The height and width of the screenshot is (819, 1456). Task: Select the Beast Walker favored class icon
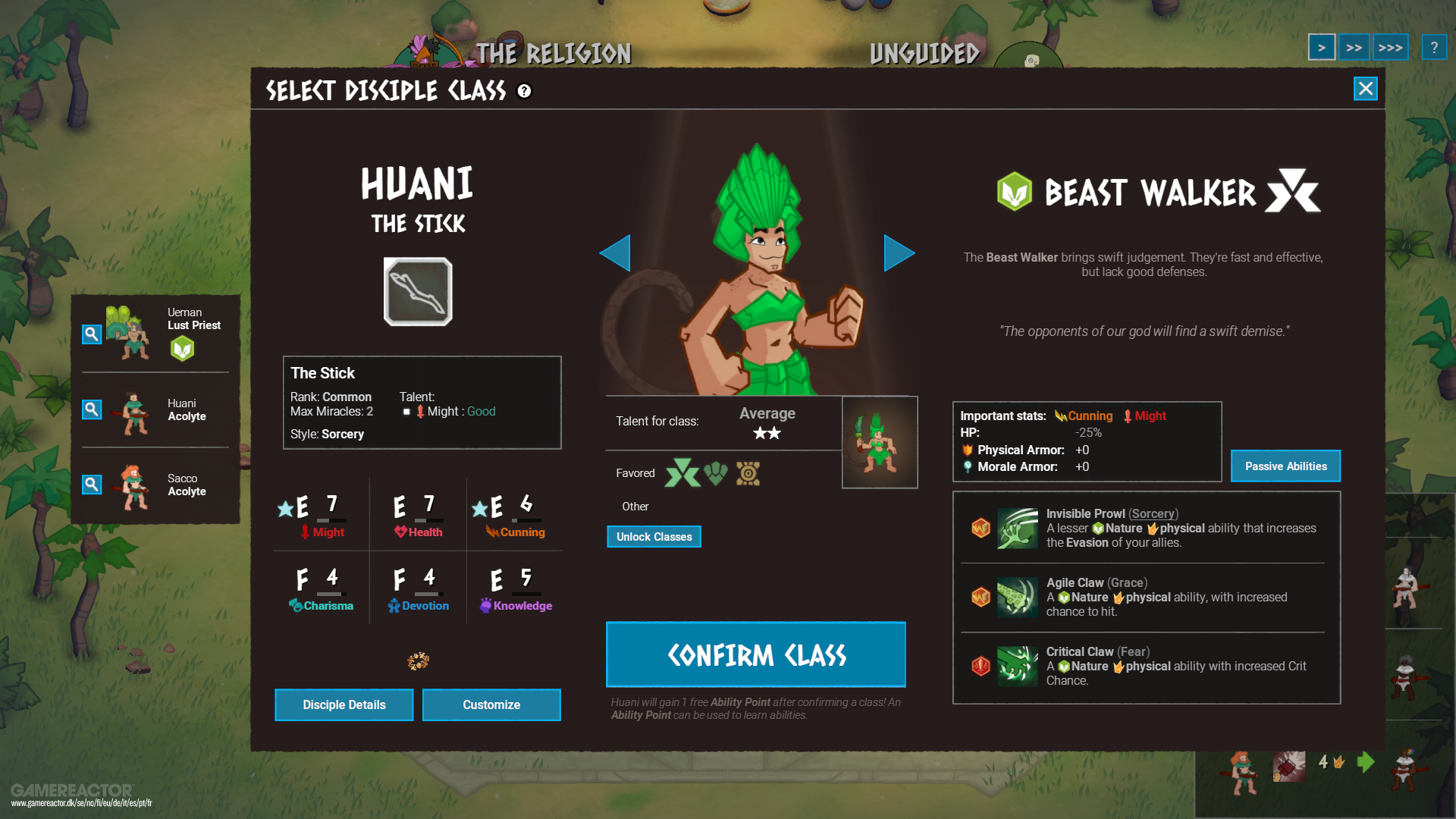point(682,472)
